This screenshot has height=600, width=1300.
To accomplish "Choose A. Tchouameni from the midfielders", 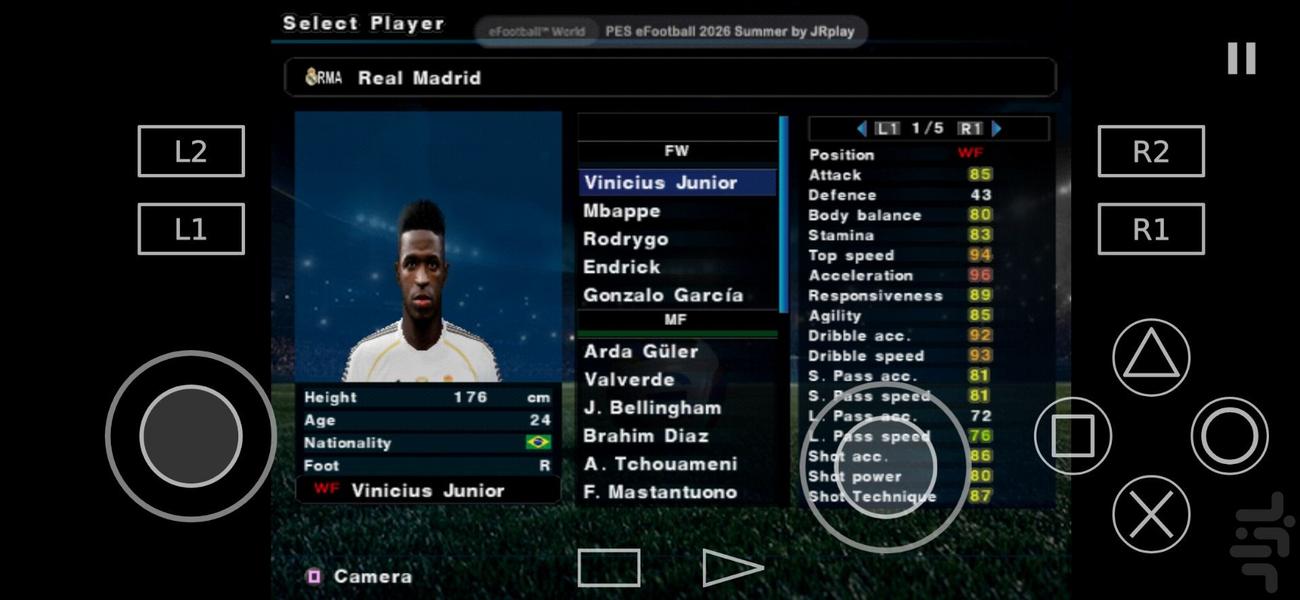I will [660, 464].
